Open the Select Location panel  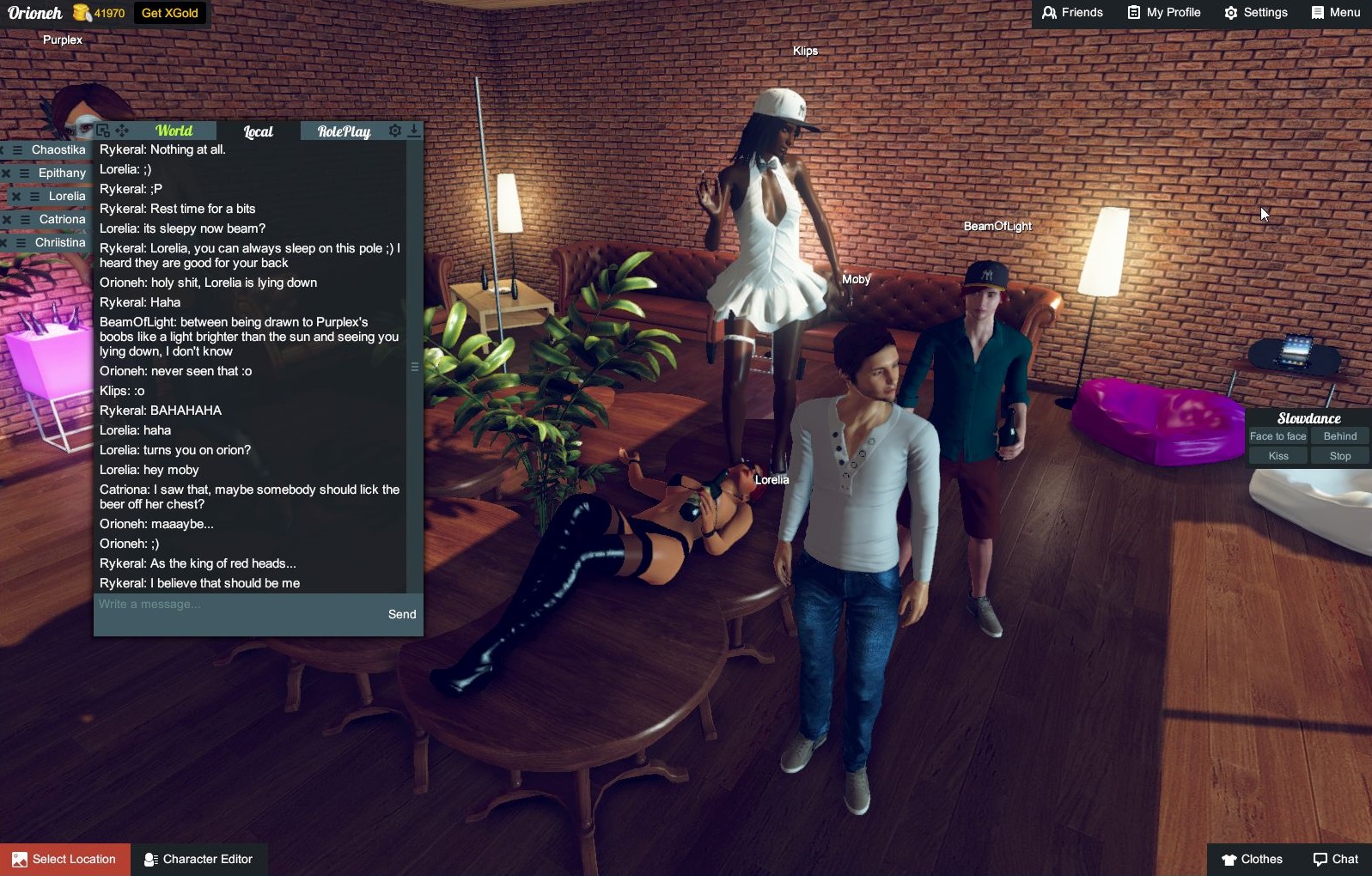[64, 859]
